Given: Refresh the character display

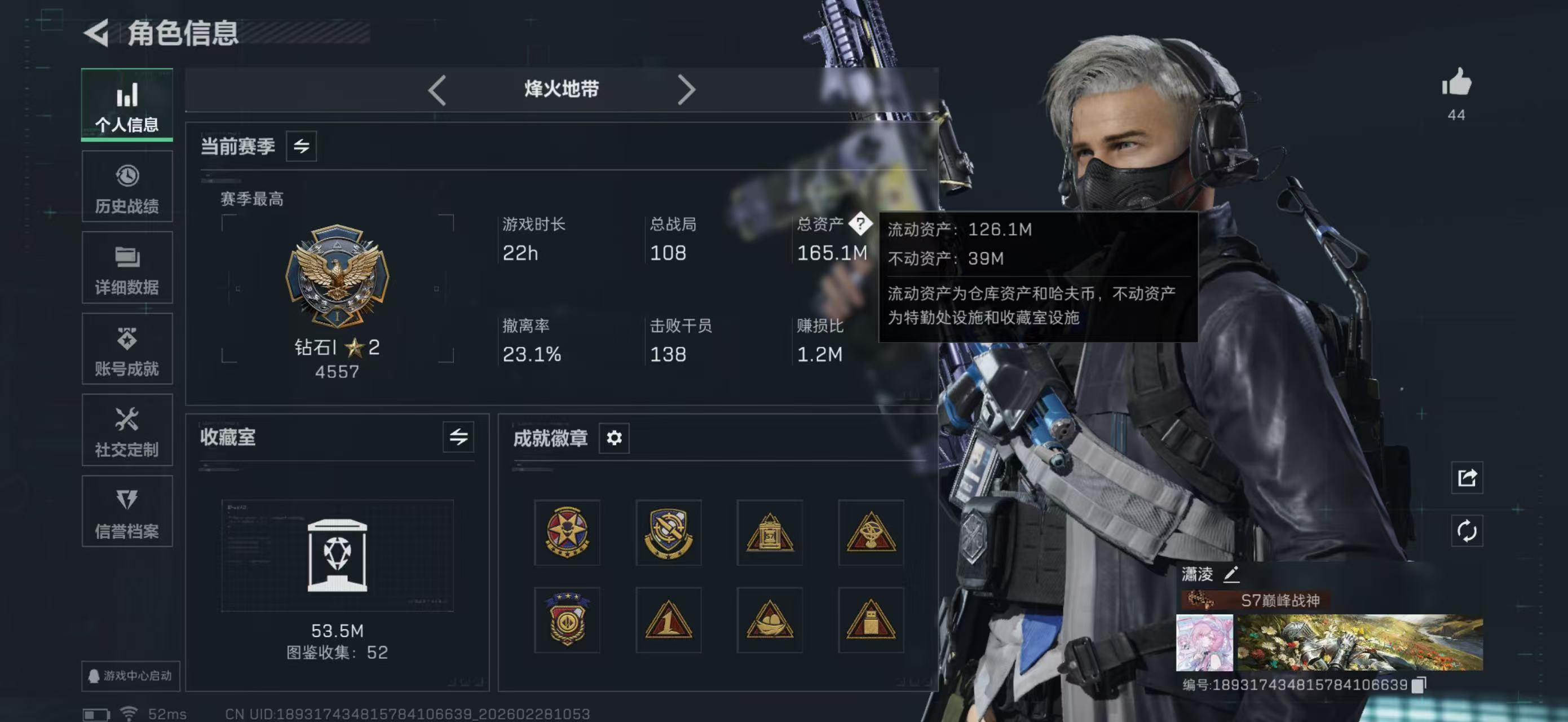Looking at the screenshot, I should pyautogui.click(x=1467, y=531).
